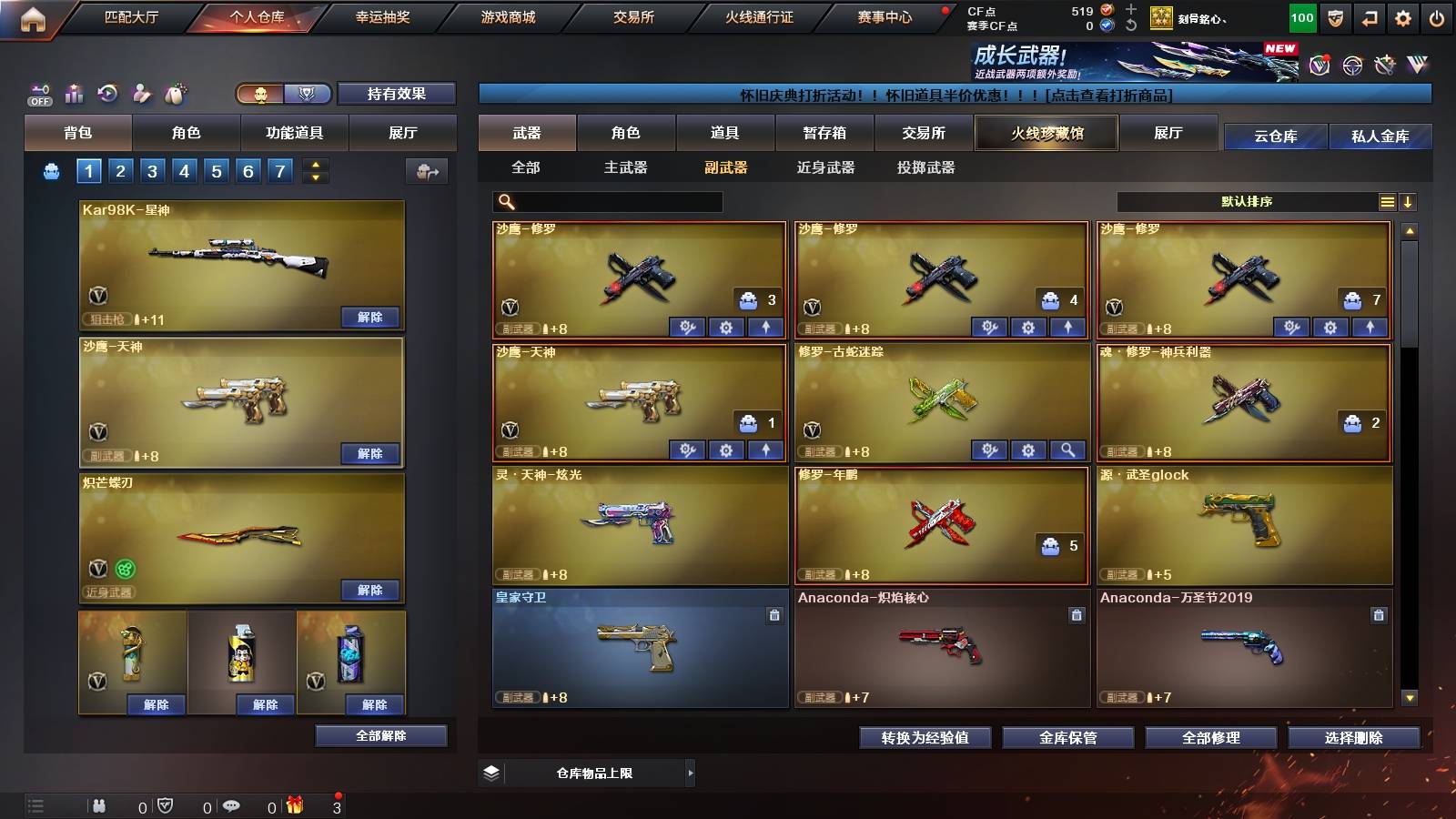
Task: Click the egg pet icon in the top-left icon row
Action: (173, 93)
